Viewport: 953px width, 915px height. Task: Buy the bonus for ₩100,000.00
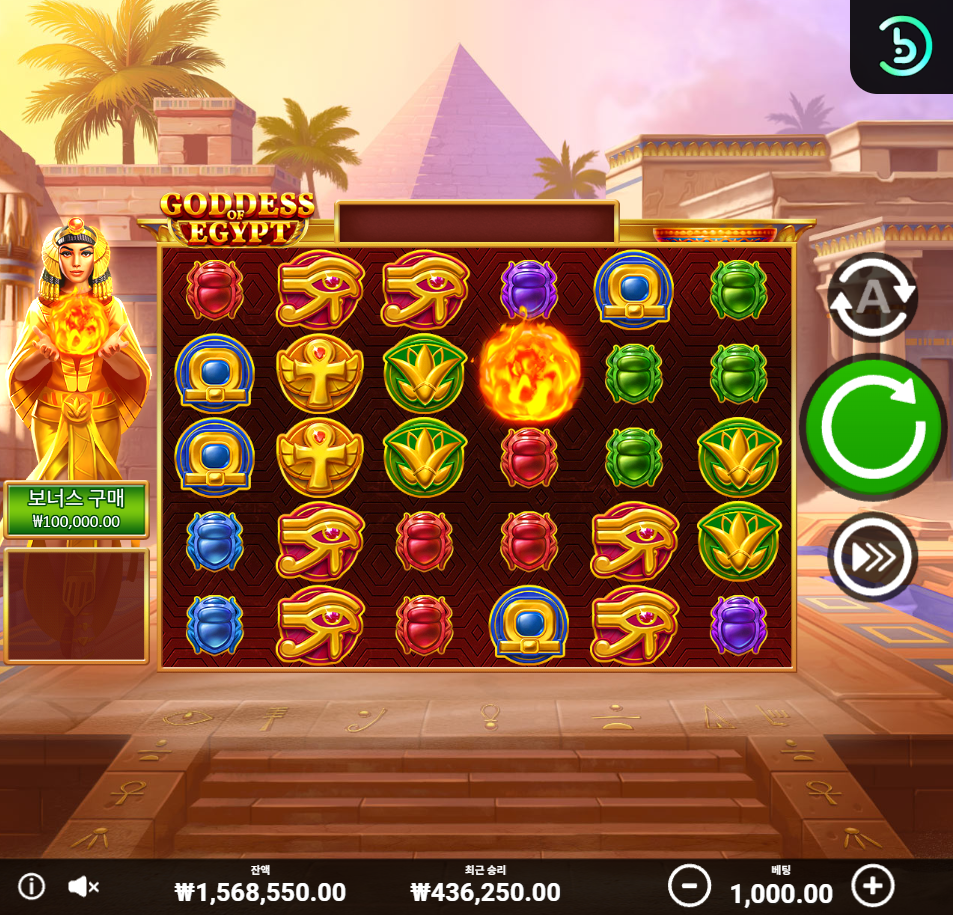[x=76, y=510]
